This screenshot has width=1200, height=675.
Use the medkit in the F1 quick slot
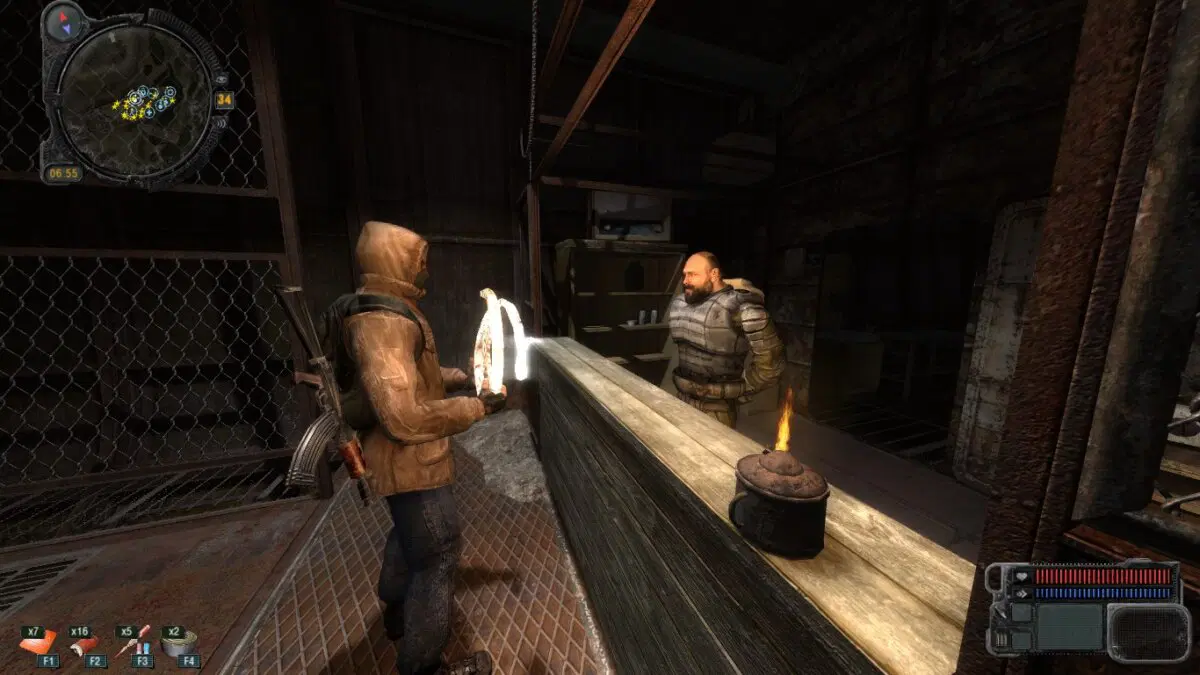(37, 644)
